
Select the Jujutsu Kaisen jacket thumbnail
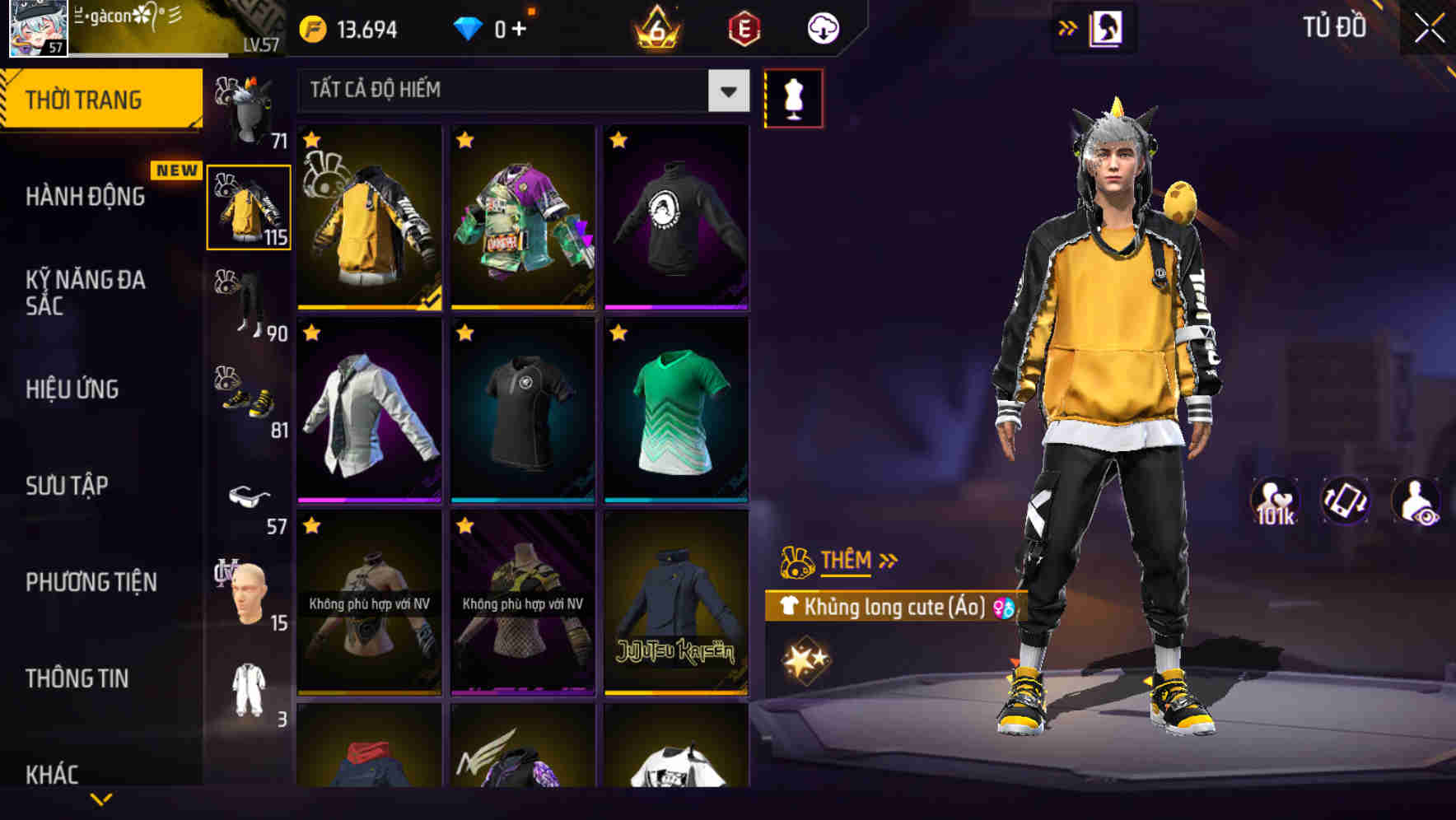click(x=677, y=609)
